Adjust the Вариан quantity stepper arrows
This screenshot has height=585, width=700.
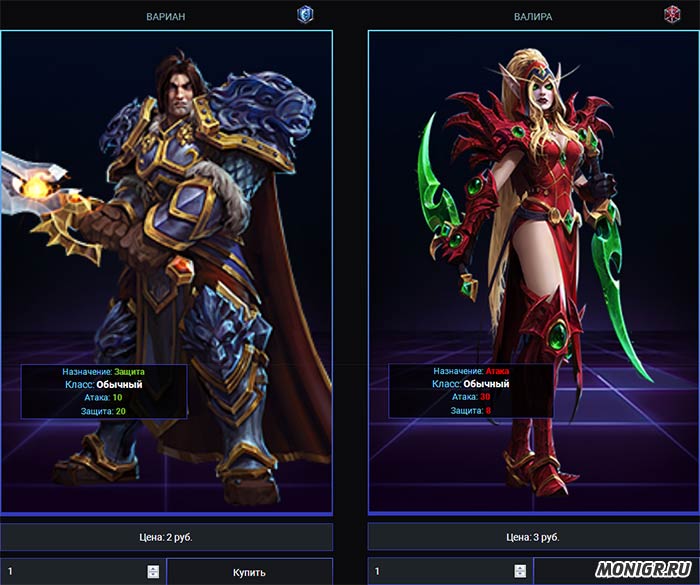point(152,572)
